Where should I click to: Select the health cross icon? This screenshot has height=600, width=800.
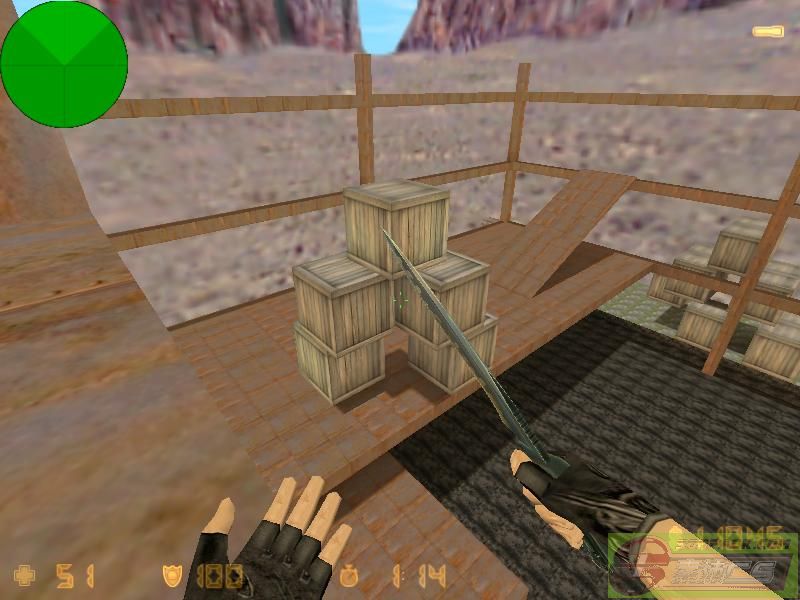tap(22, 575)
